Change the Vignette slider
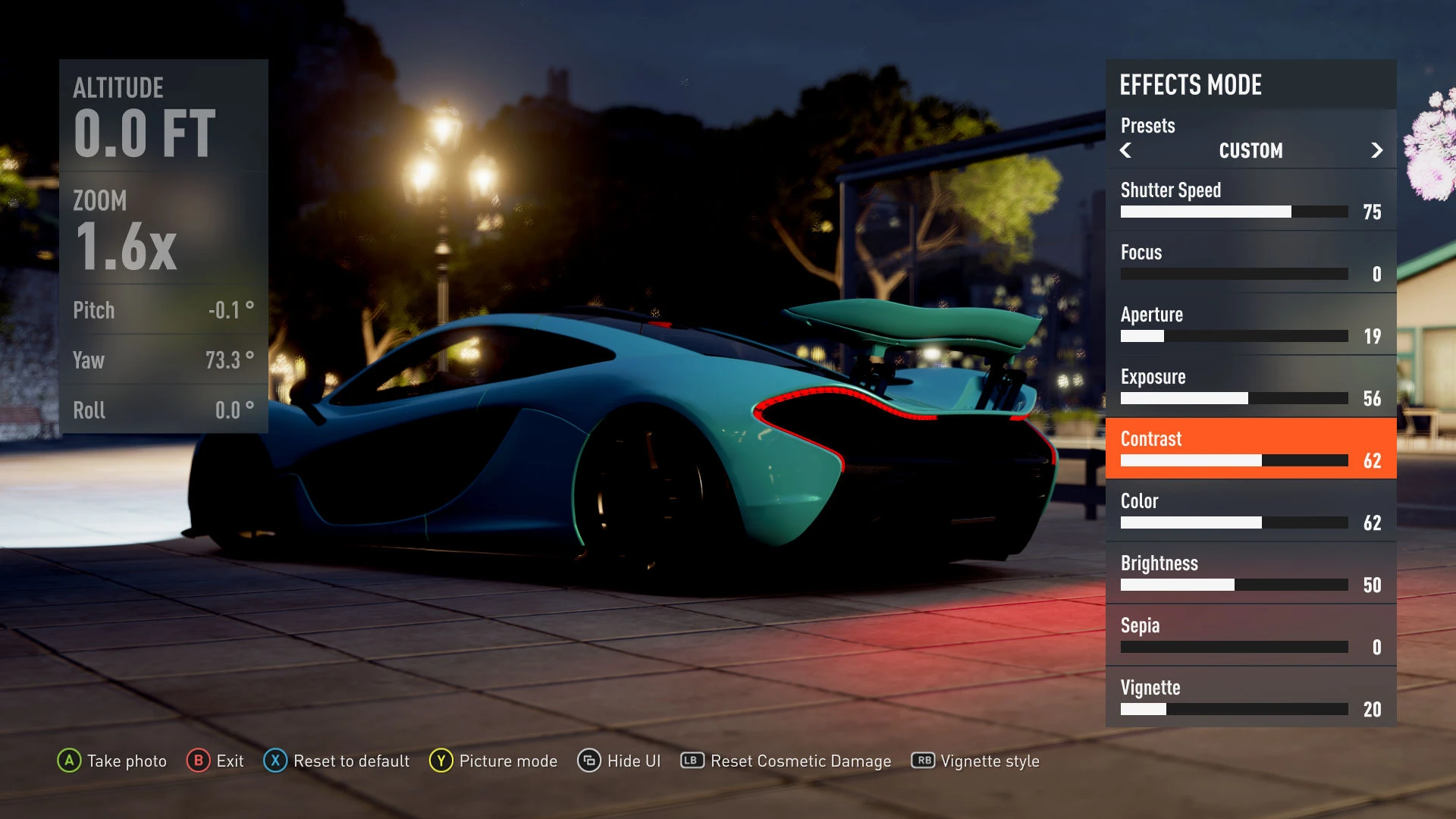 point(1234,709)
